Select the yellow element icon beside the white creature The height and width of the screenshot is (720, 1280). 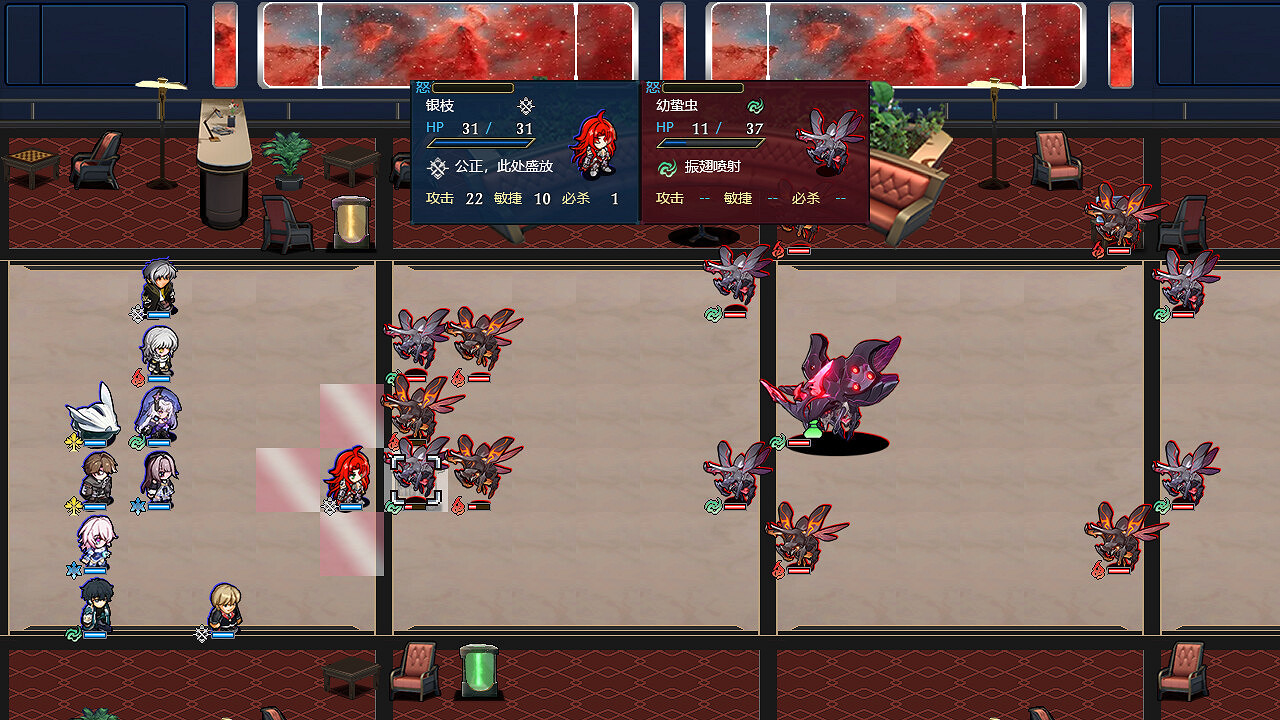click(72, 439)
